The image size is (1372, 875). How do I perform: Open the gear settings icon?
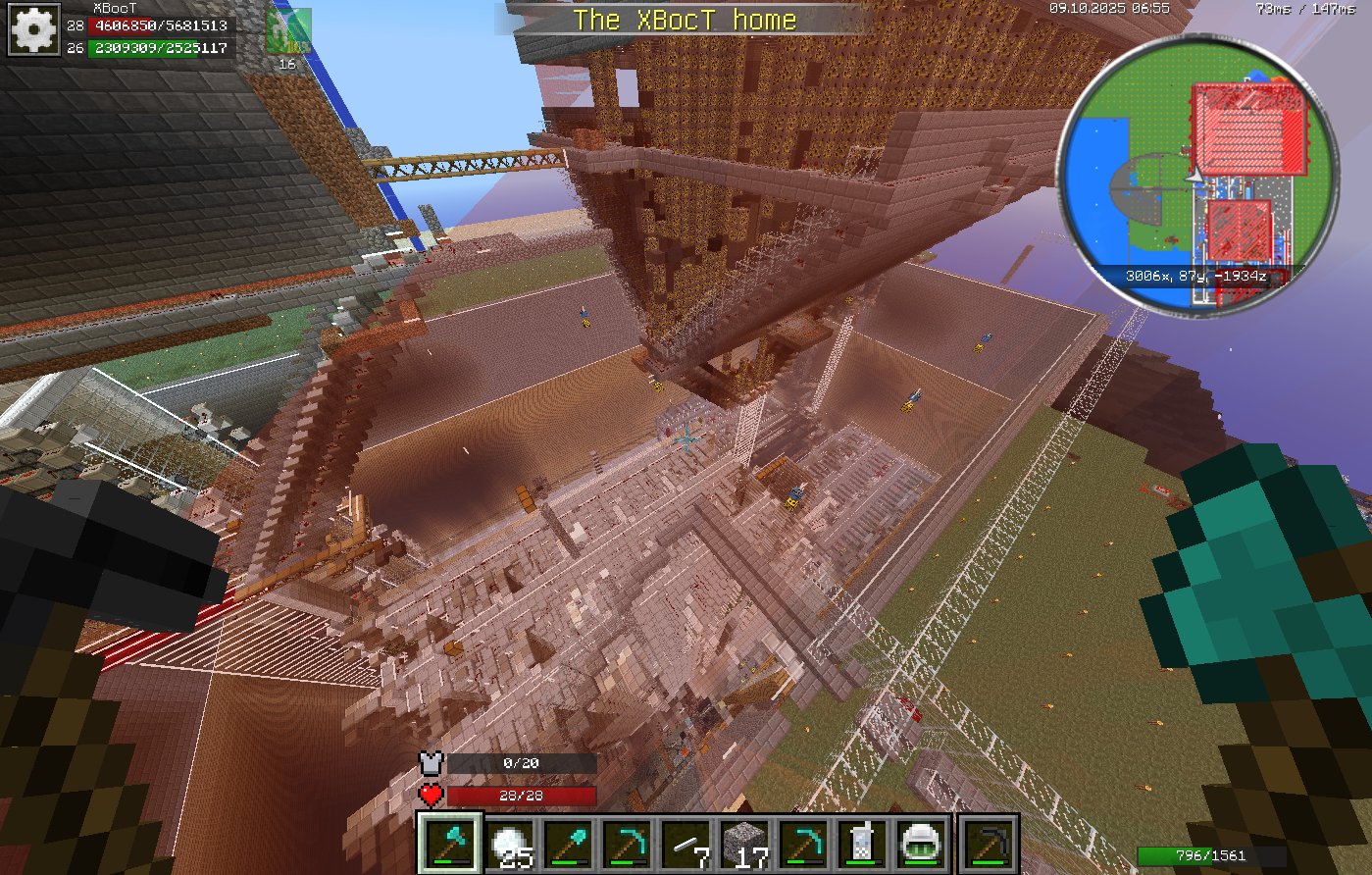pos(34,30)
